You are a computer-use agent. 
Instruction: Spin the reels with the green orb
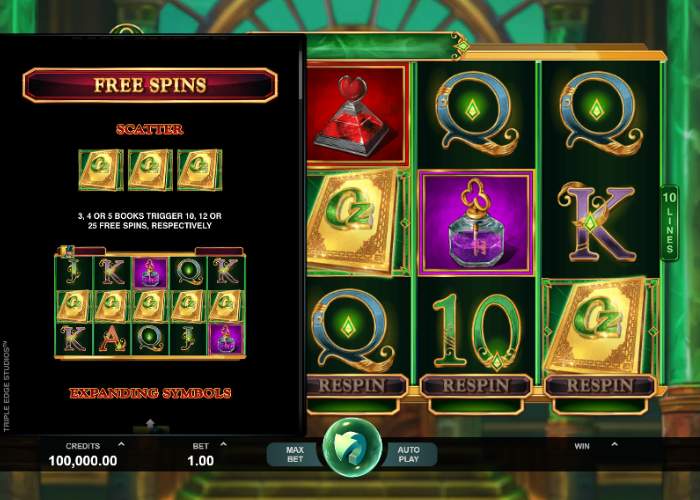pyautogui.click(x=352, y=447)
